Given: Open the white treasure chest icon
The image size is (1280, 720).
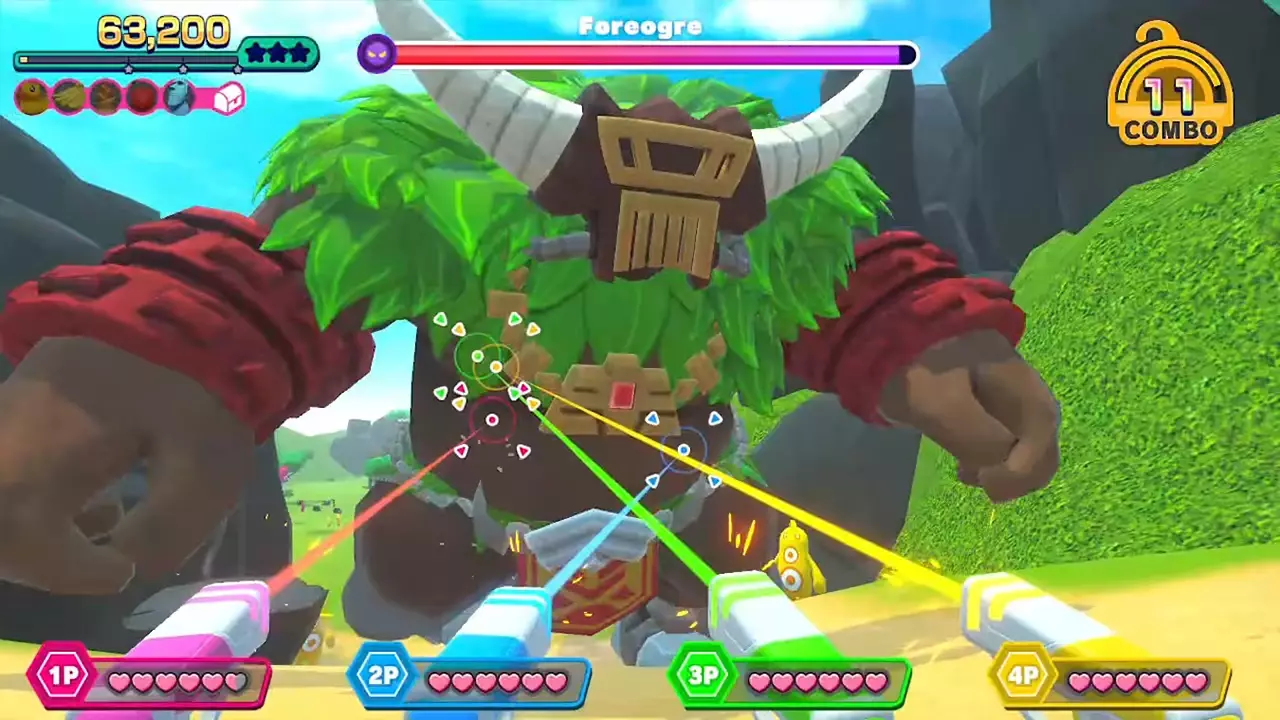Looking at the screenshot, I should 229,98.
